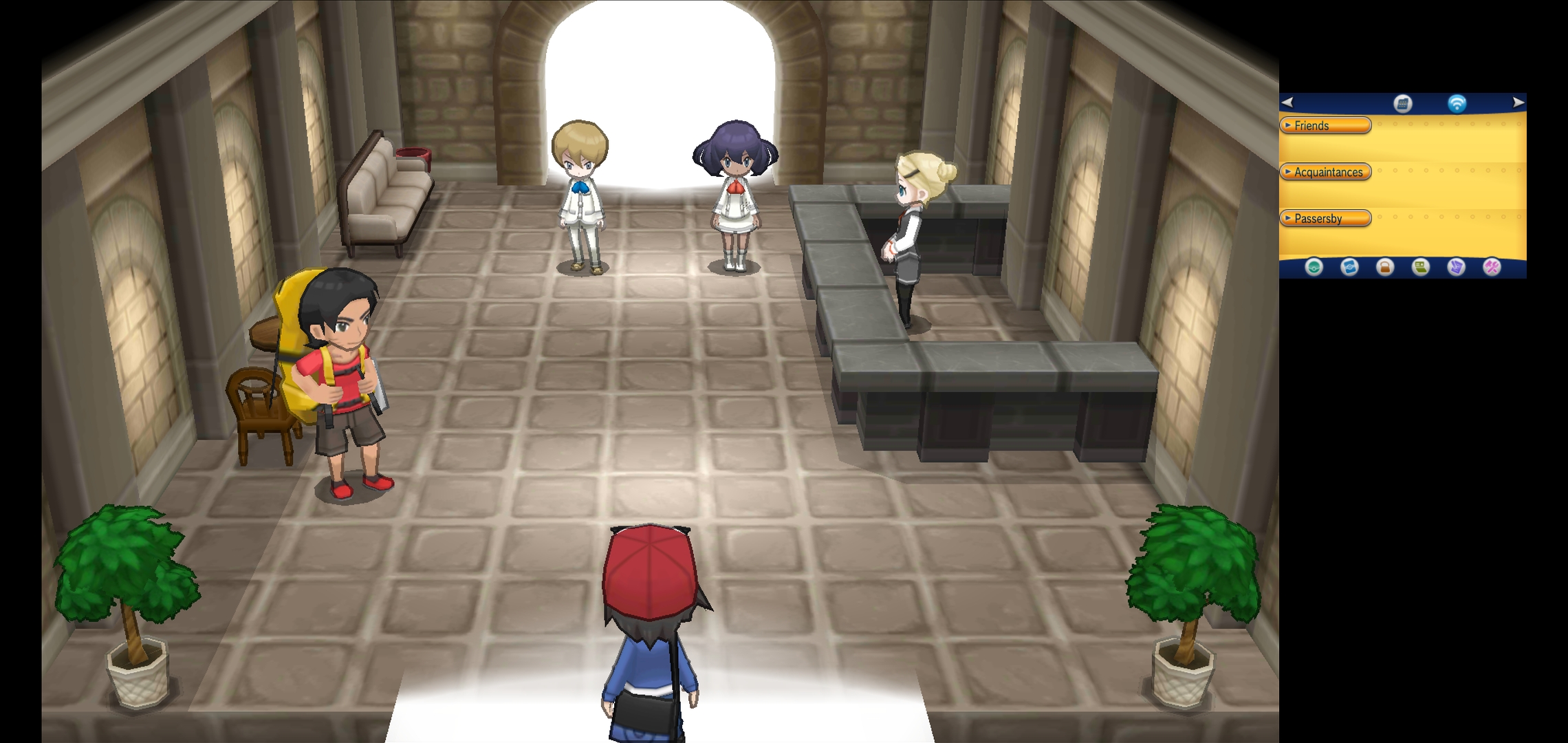
Task: Open the PSS grid menu icon
Action: pyautogui.click(x=1402, y=103)
